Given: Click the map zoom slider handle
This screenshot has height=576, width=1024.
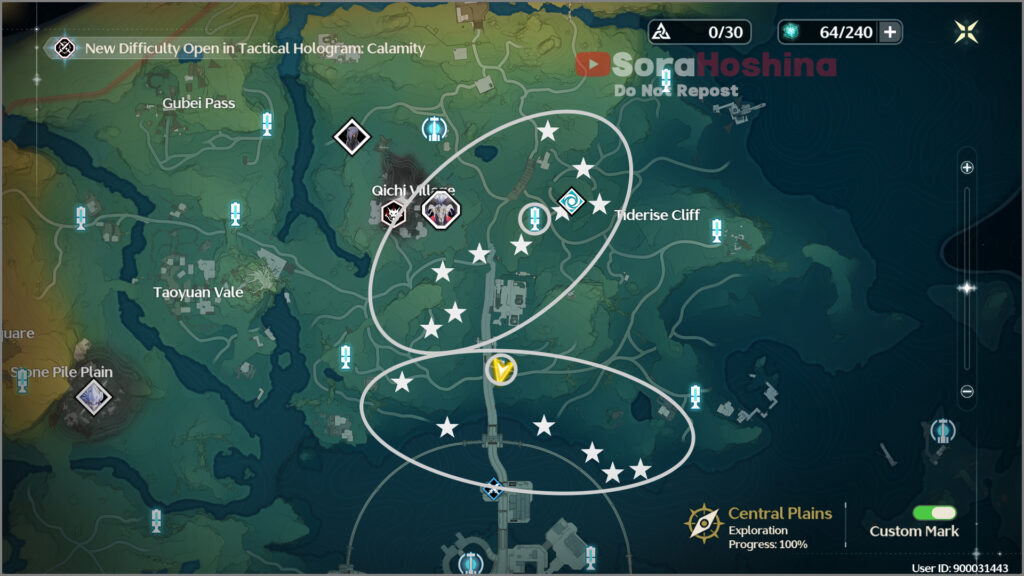Looking at the screenshot, I should [966, 288].
